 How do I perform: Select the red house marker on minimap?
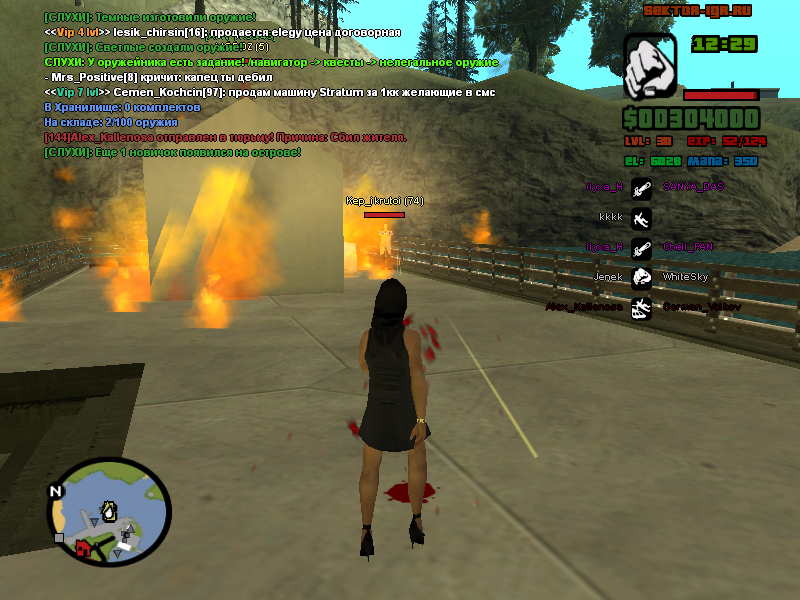(x=84, y=547)
